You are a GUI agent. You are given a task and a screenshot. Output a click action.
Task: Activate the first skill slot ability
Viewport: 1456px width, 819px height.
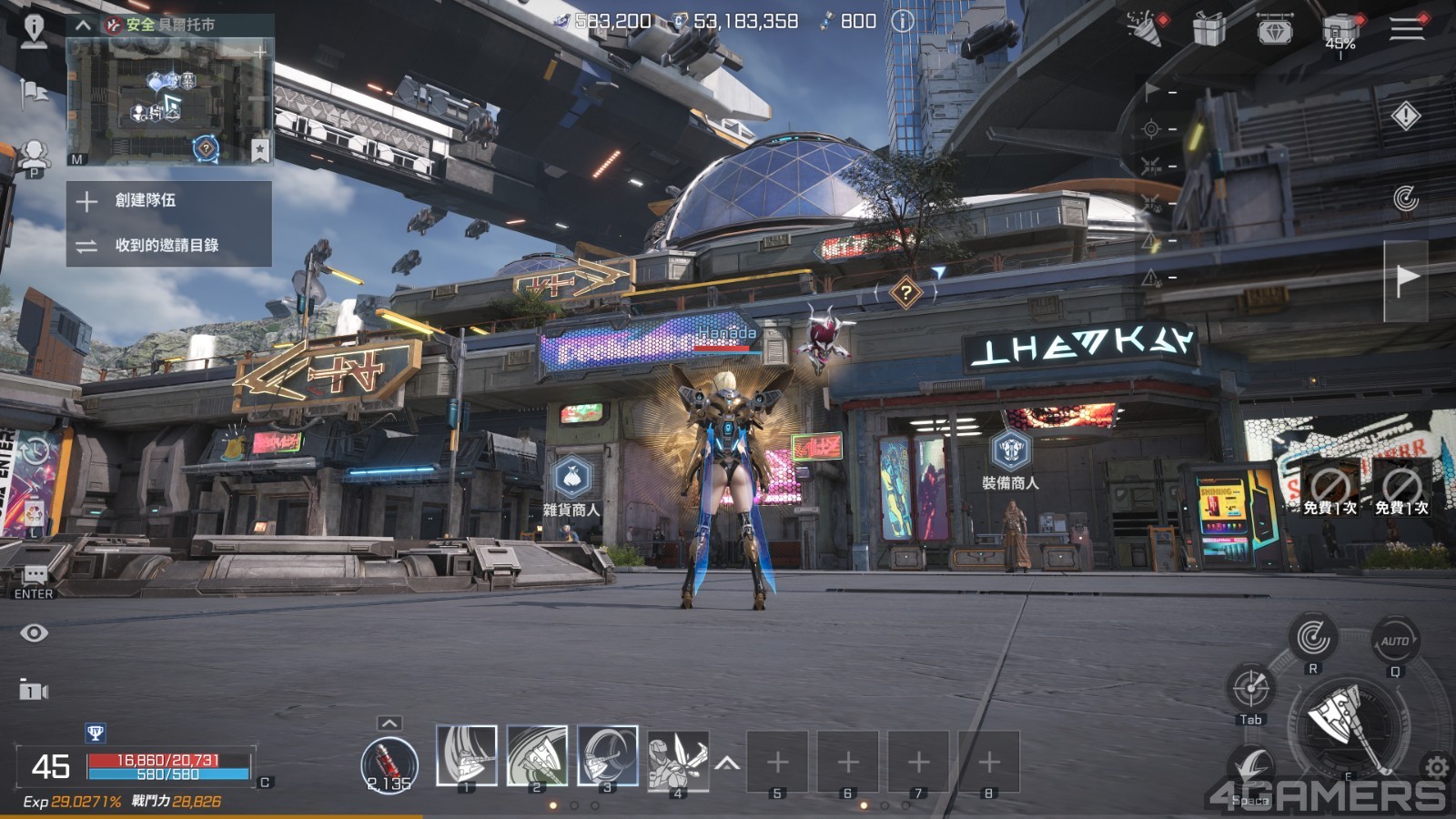467,755
